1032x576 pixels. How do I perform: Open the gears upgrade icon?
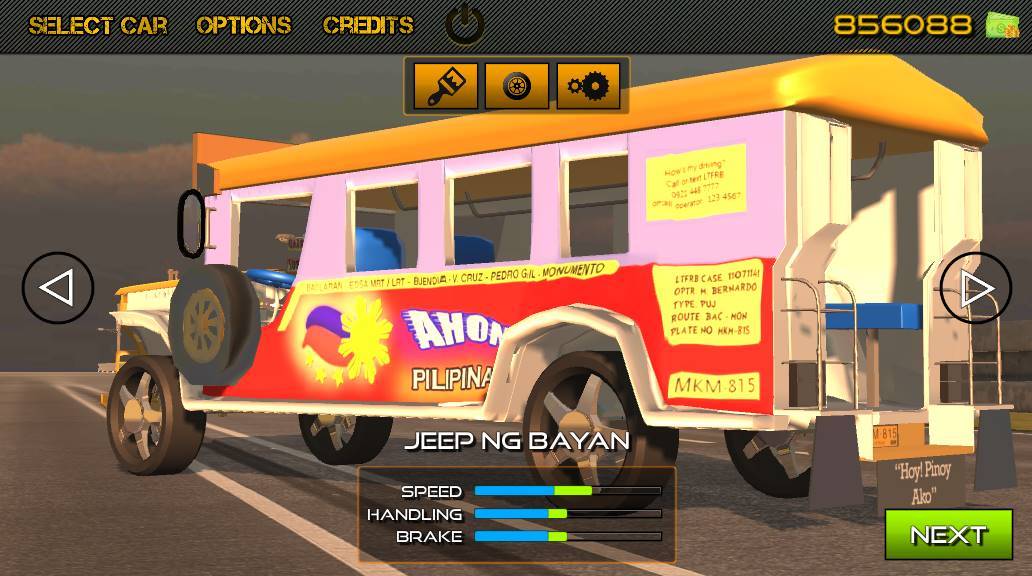point(588,86)
